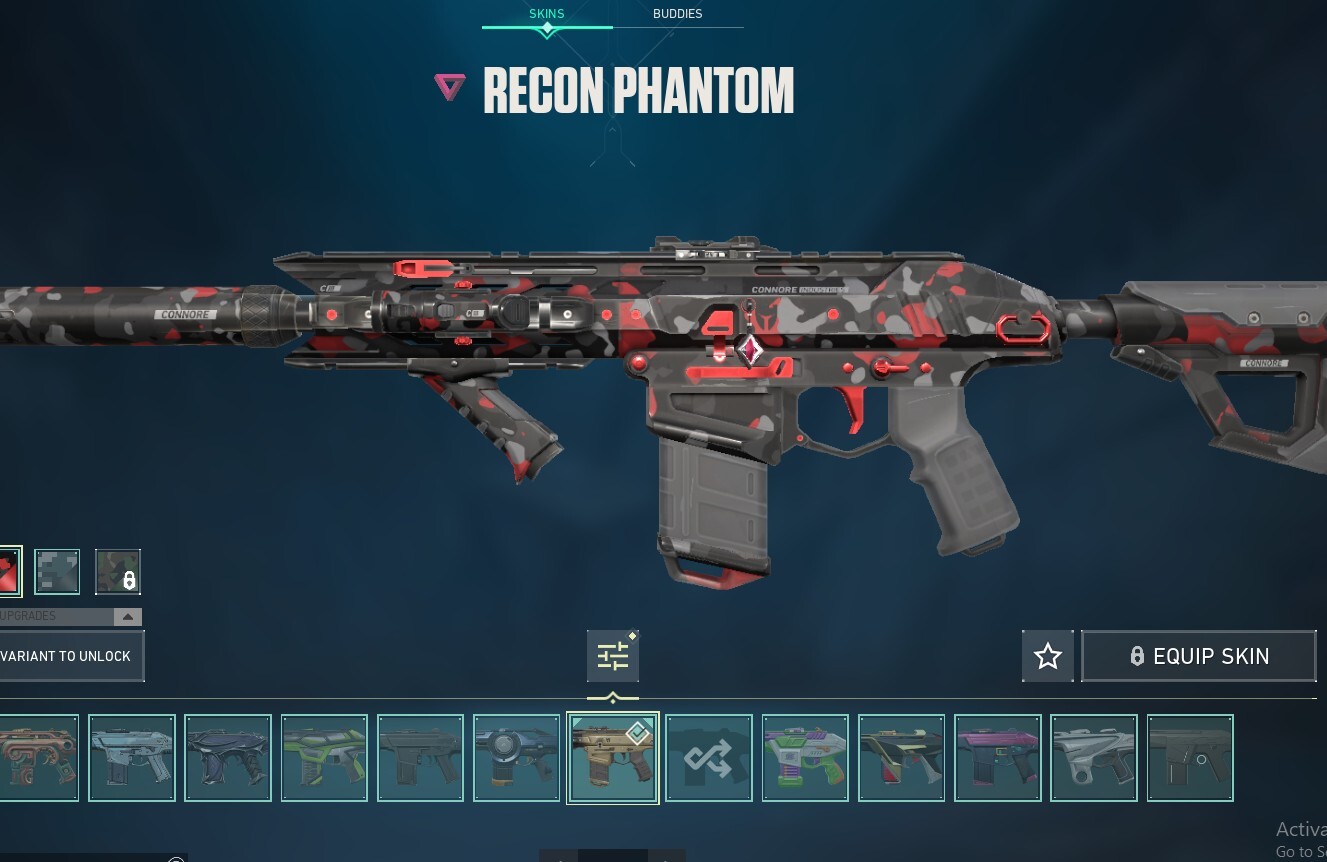Select the blue orb Phantom skin thumbnail
Viewport: 1327px width, 862px height.
point(516,758)
